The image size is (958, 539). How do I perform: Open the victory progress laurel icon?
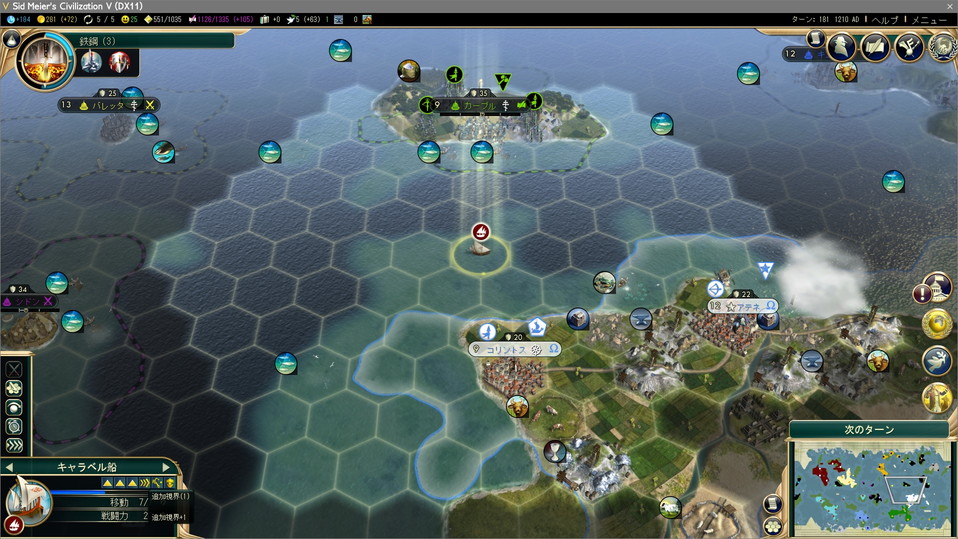(940, 46)
